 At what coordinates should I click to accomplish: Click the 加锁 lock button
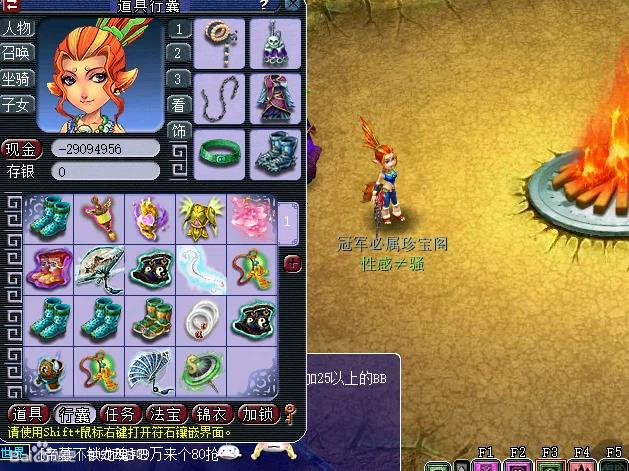pyautogui.click(x=260, y=413)
